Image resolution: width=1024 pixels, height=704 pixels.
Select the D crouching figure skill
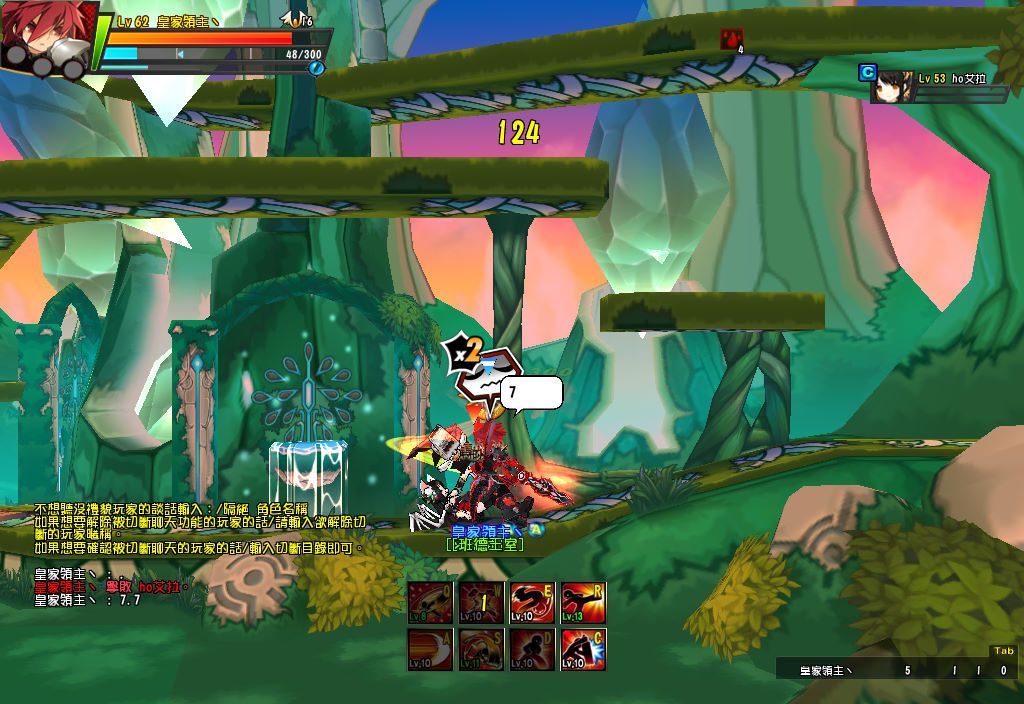pos(533,650)
